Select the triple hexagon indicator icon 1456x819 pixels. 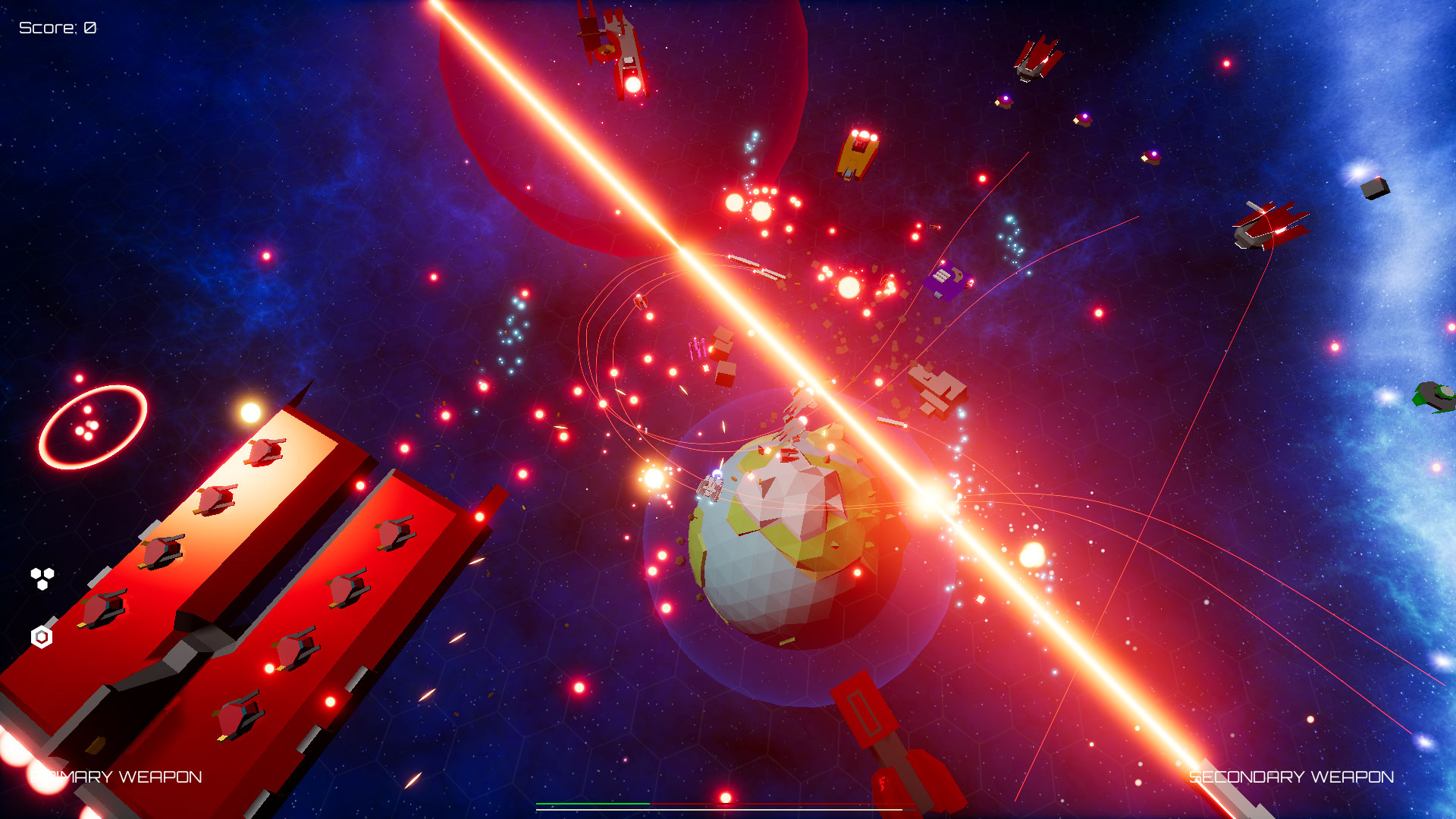pos(41,576)
